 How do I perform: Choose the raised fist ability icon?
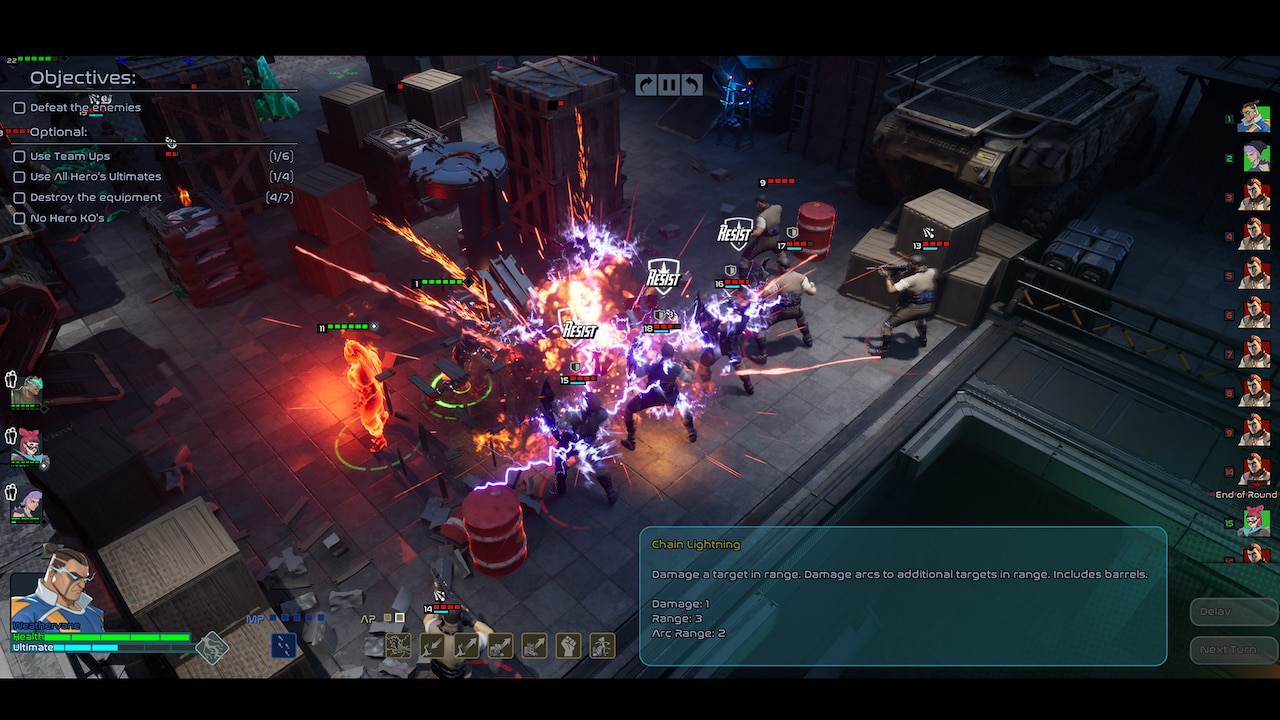point(568,646)
